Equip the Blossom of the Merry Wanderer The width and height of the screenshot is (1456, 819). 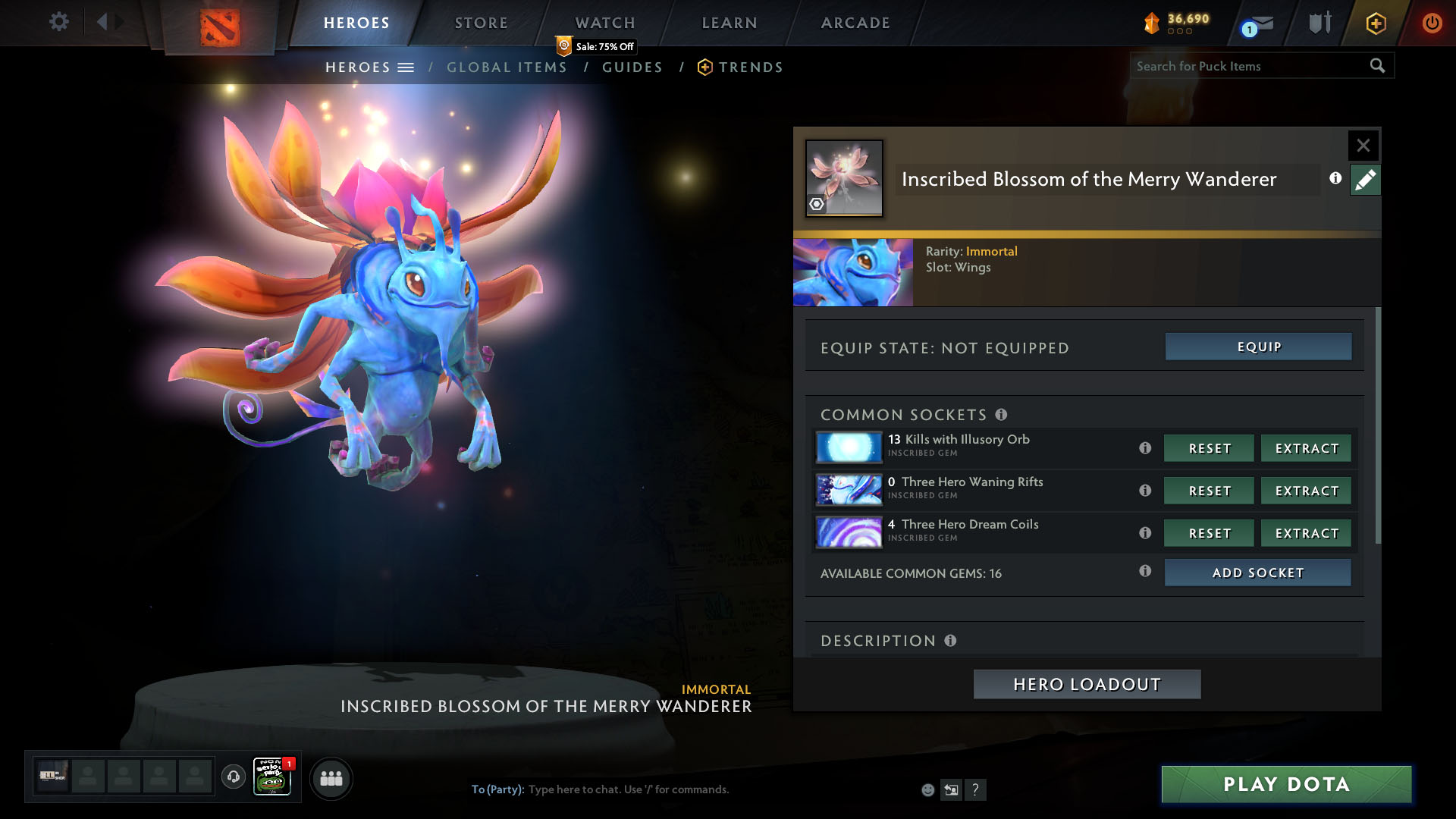[1258, 347]
